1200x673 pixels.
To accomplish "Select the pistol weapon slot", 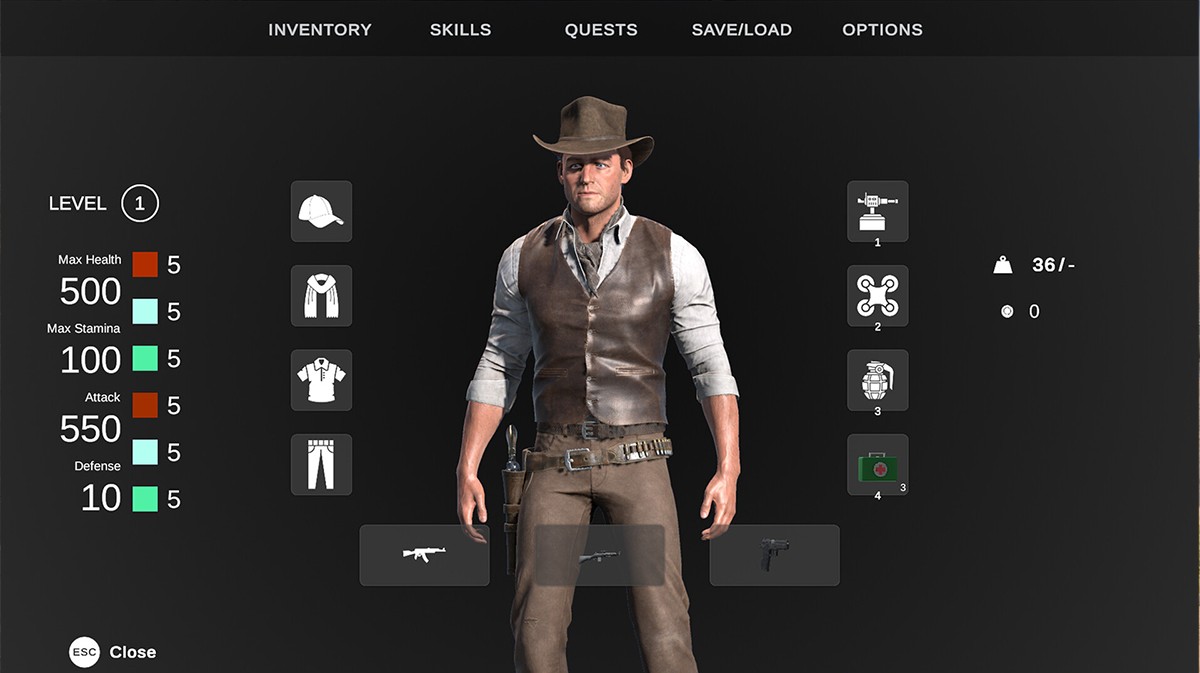I will [x=774, y=555].
